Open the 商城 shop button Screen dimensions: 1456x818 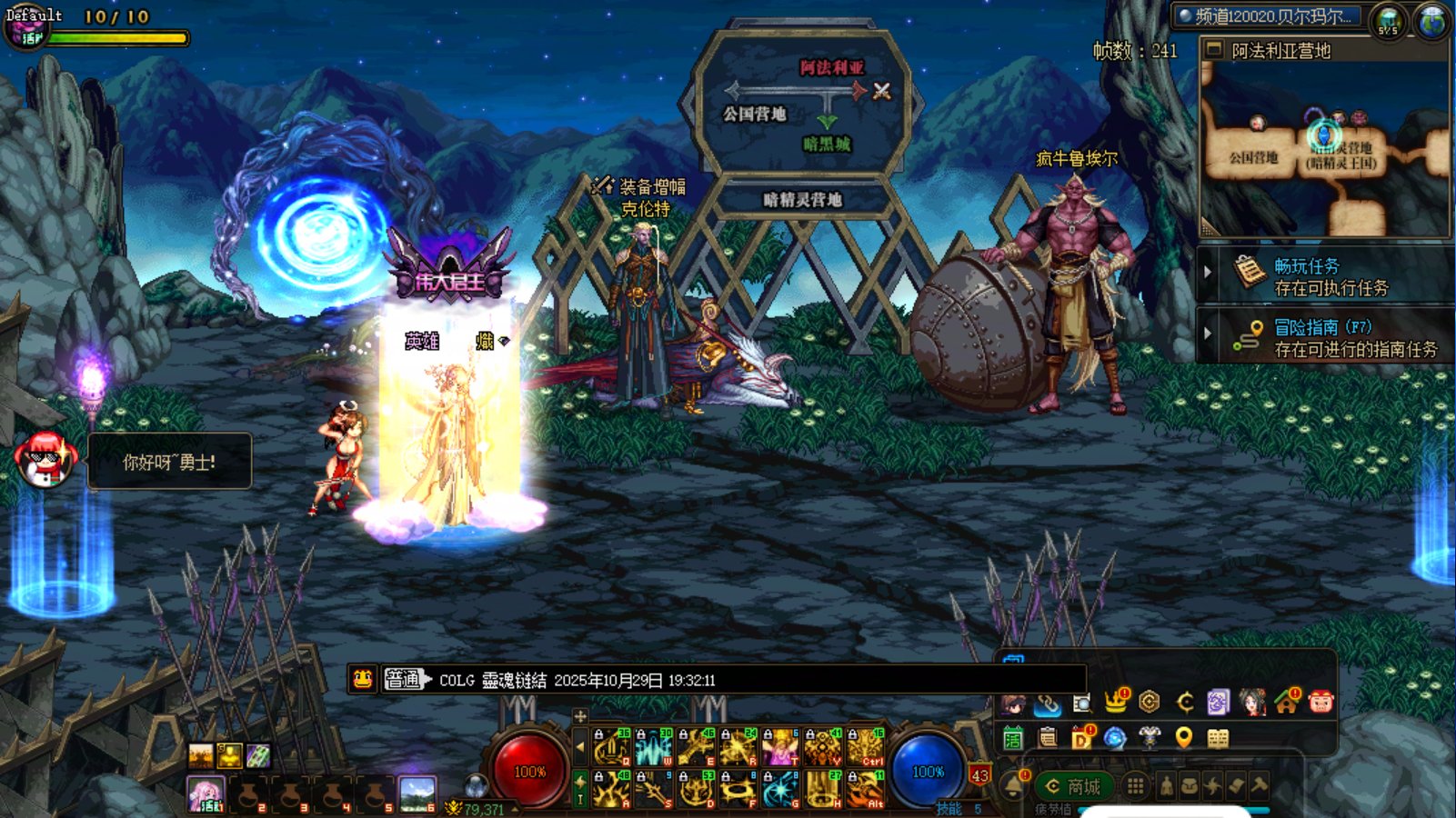tap(1074, 786)
